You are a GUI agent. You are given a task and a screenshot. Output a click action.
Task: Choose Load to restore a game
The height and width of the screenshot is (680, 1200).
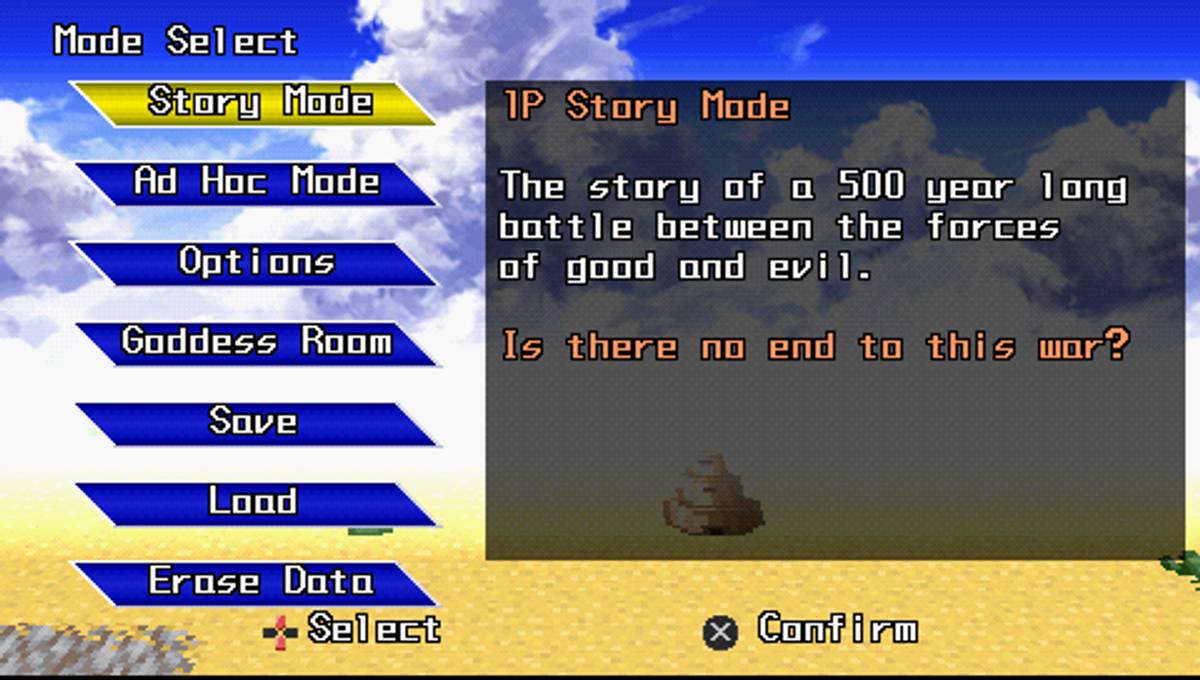tap(256, 503)
